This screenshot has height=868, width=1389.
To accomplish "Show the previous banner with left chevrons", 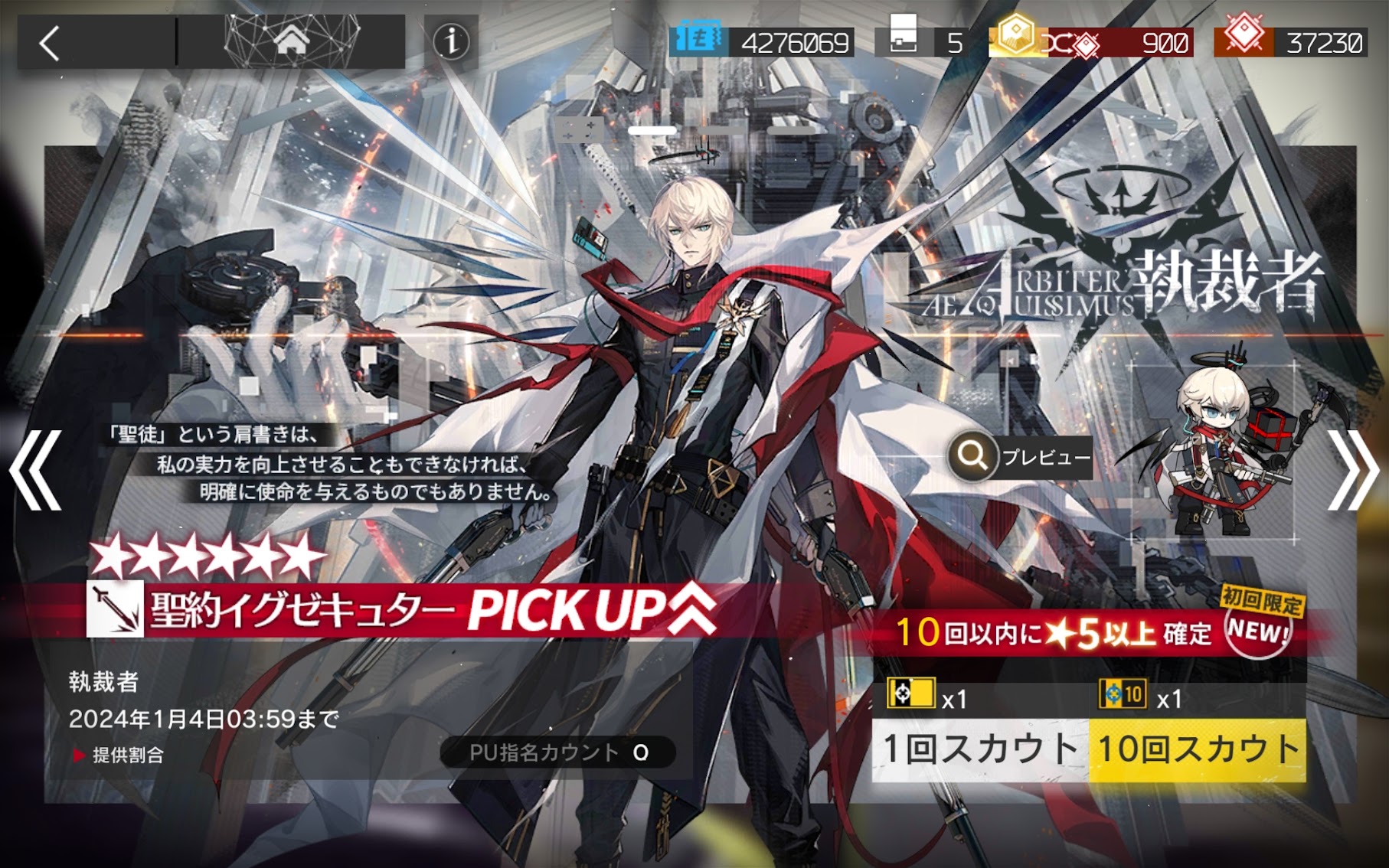I will point(35,470).
